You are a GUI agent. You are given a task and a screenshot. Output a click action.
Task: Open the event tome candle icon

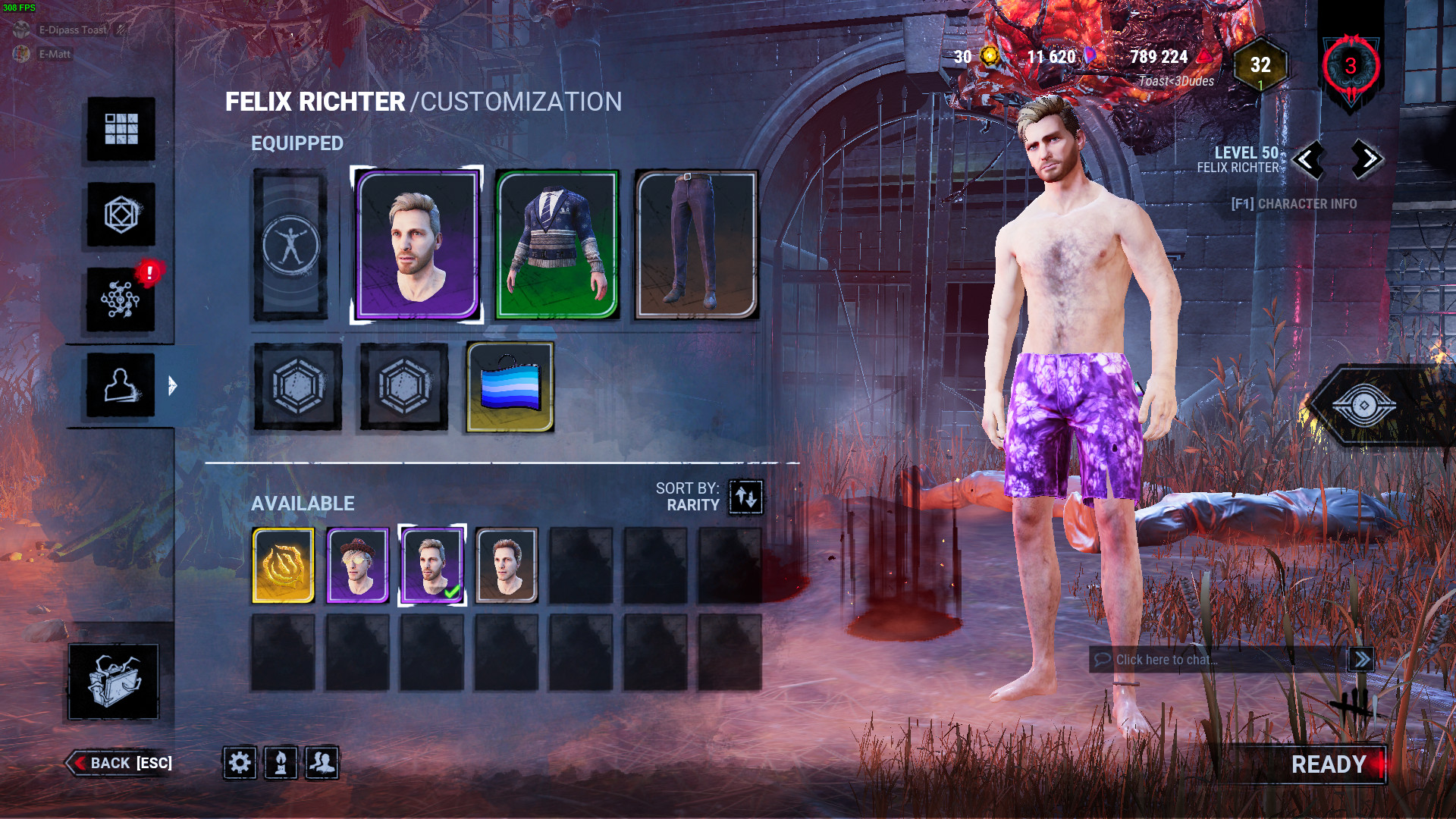[280, 764]
